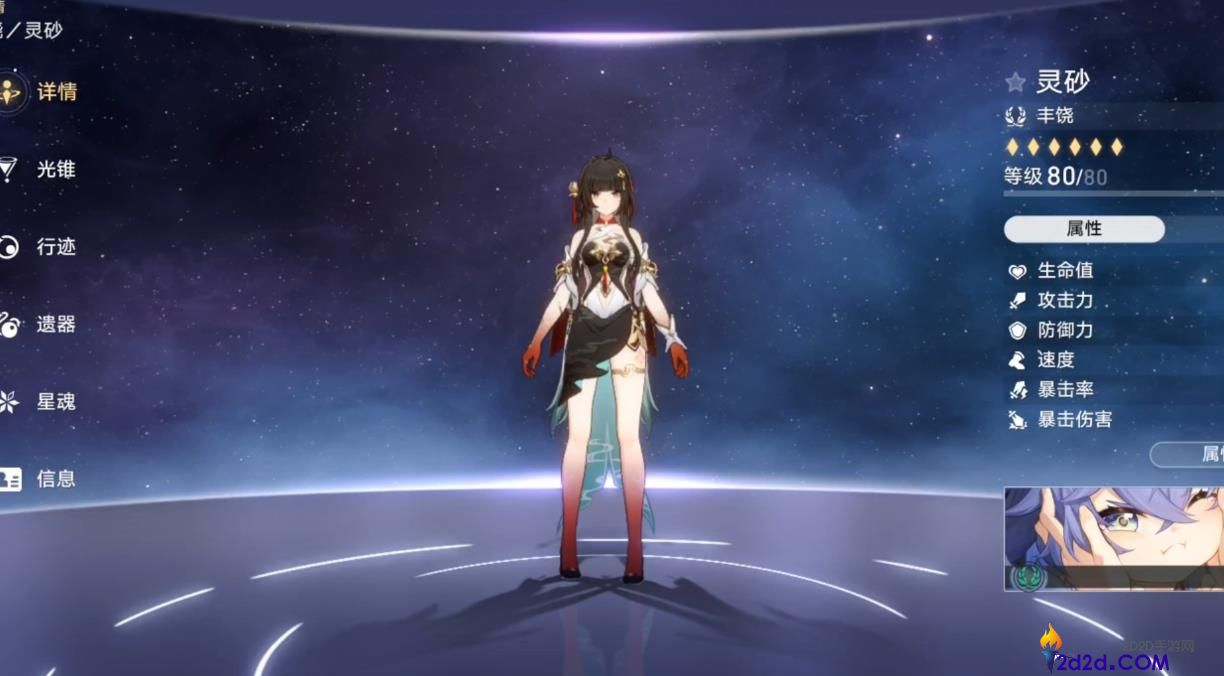Show the 遗器 relics tab
This screenshot has height=676, width=1224.
pyautogui.click(x=40, y=324)
